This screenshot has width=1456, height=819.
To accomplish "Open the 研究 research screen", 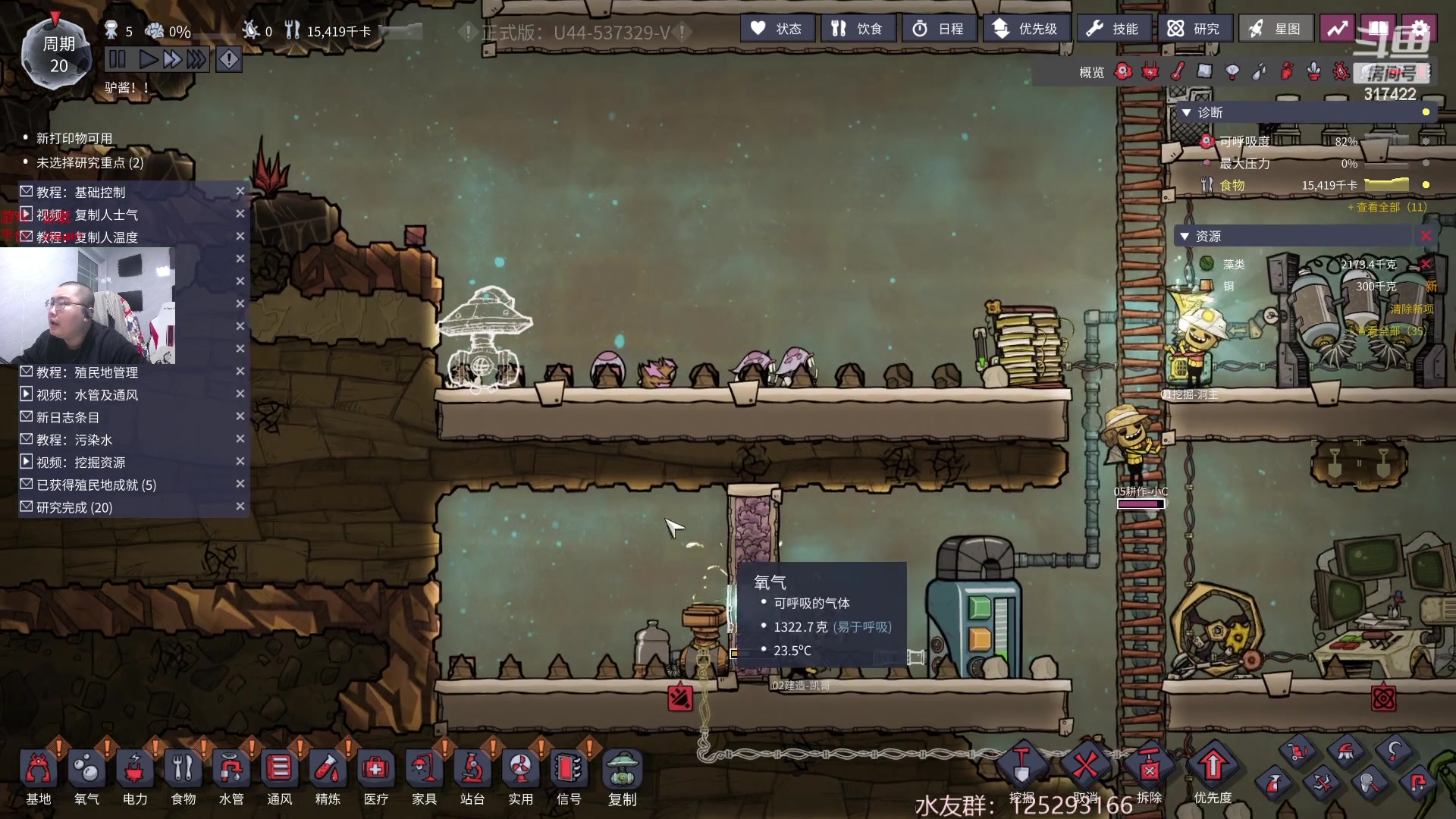I will pyautogui.click(x=1194, y=29).
